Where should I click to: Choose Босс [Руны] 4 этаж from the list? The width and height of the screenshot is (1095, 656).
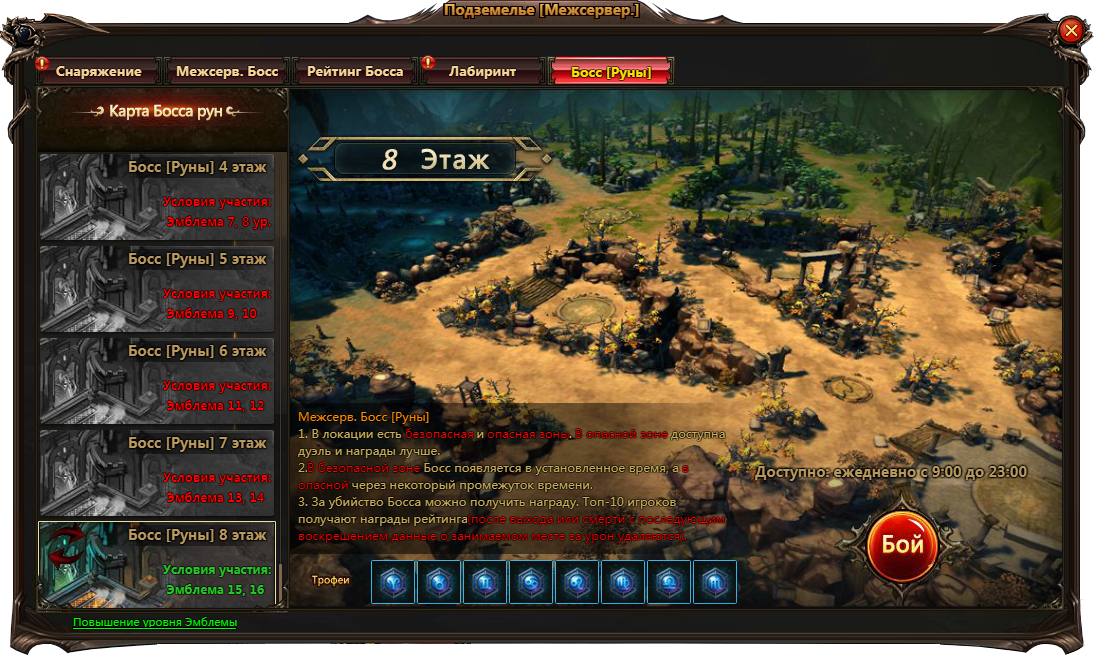pyautogui.click(x=157, y=196)
